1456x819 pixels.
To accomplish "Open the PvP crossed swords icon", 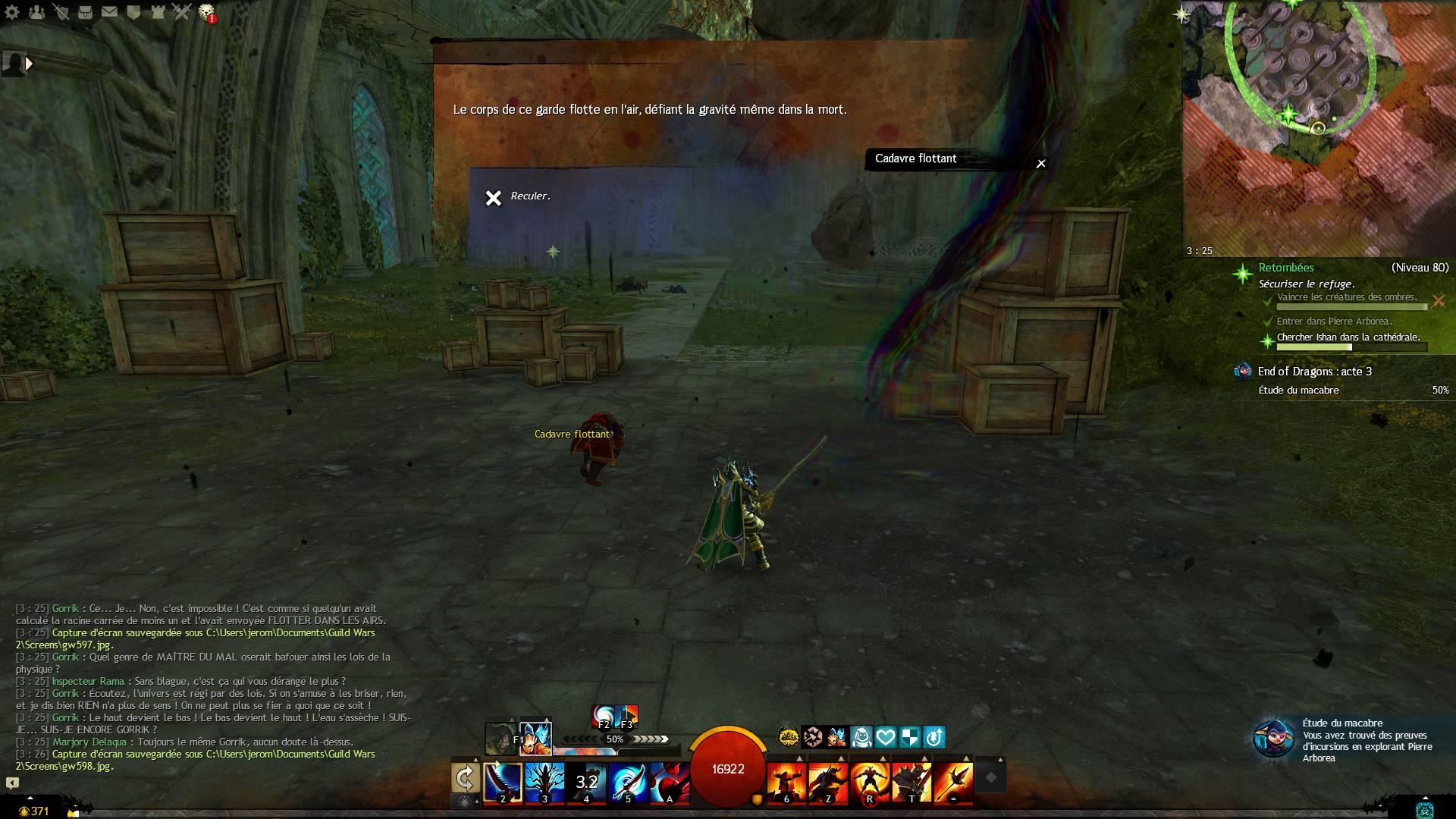I will [182, 11].
